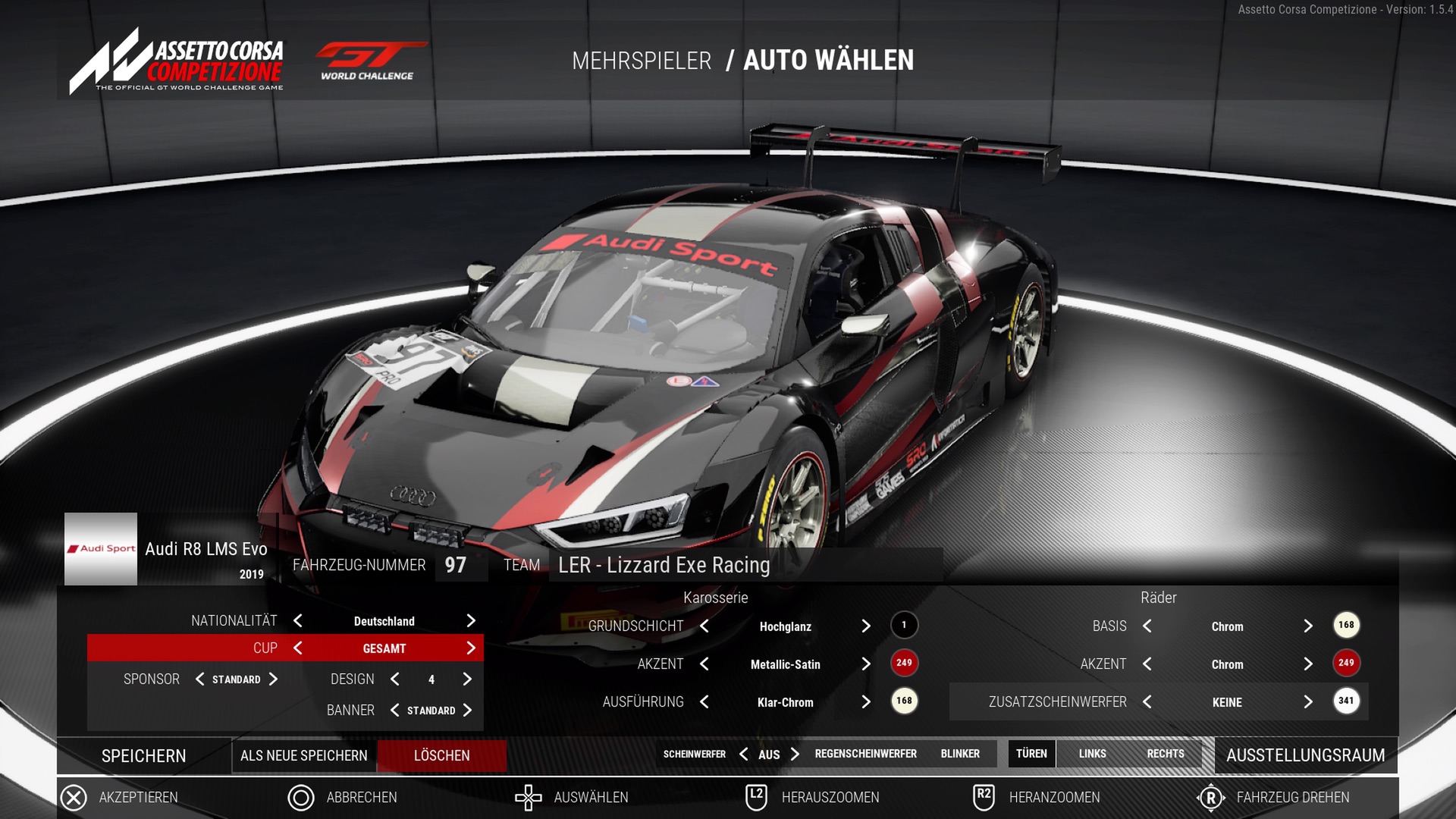Open the LINKS door
1456x819 pixels.
pyautogui.click(x=1092, y=754)
